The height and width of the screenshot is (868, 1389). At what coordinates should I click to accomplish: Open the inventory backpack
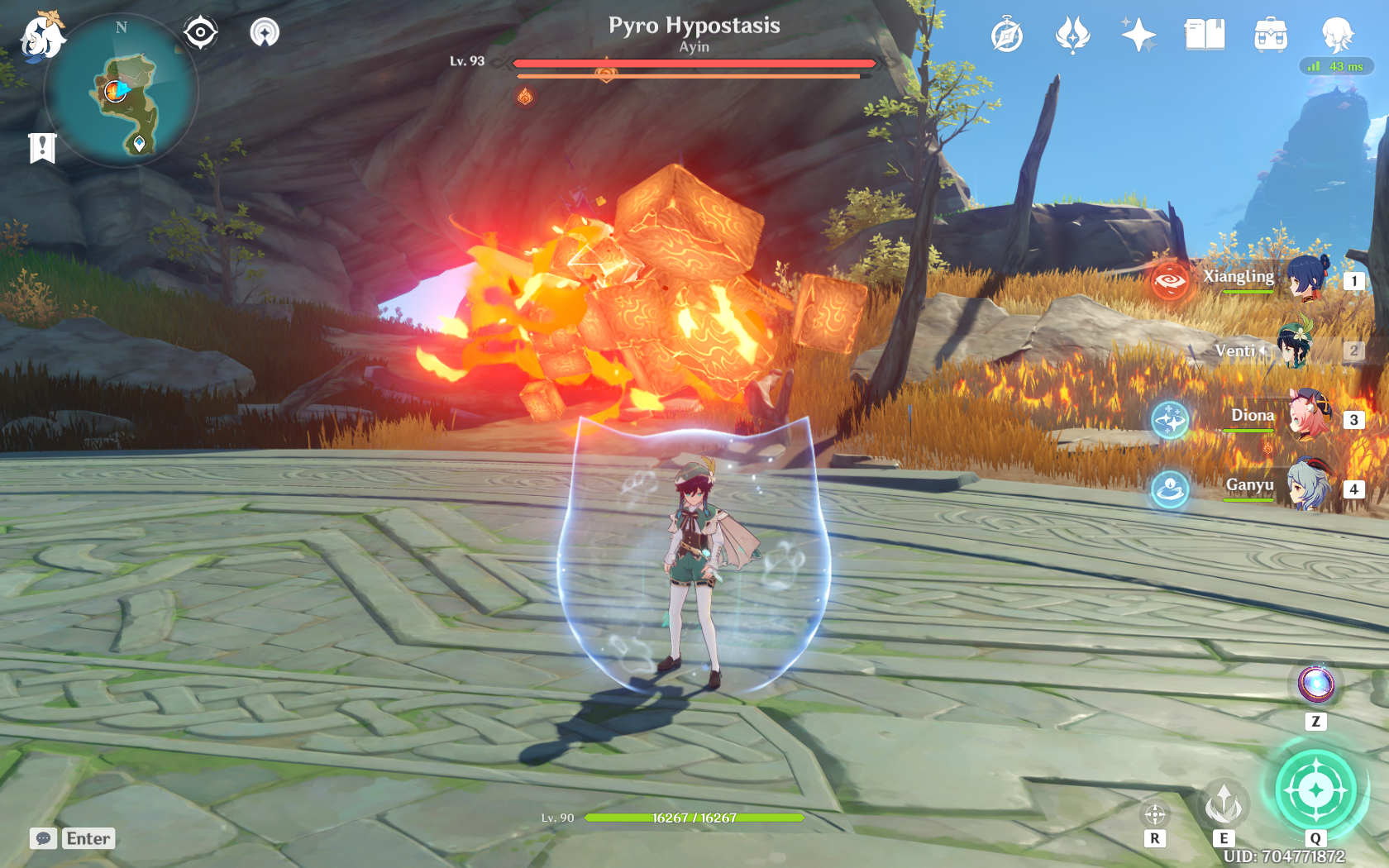(1271, 36)
